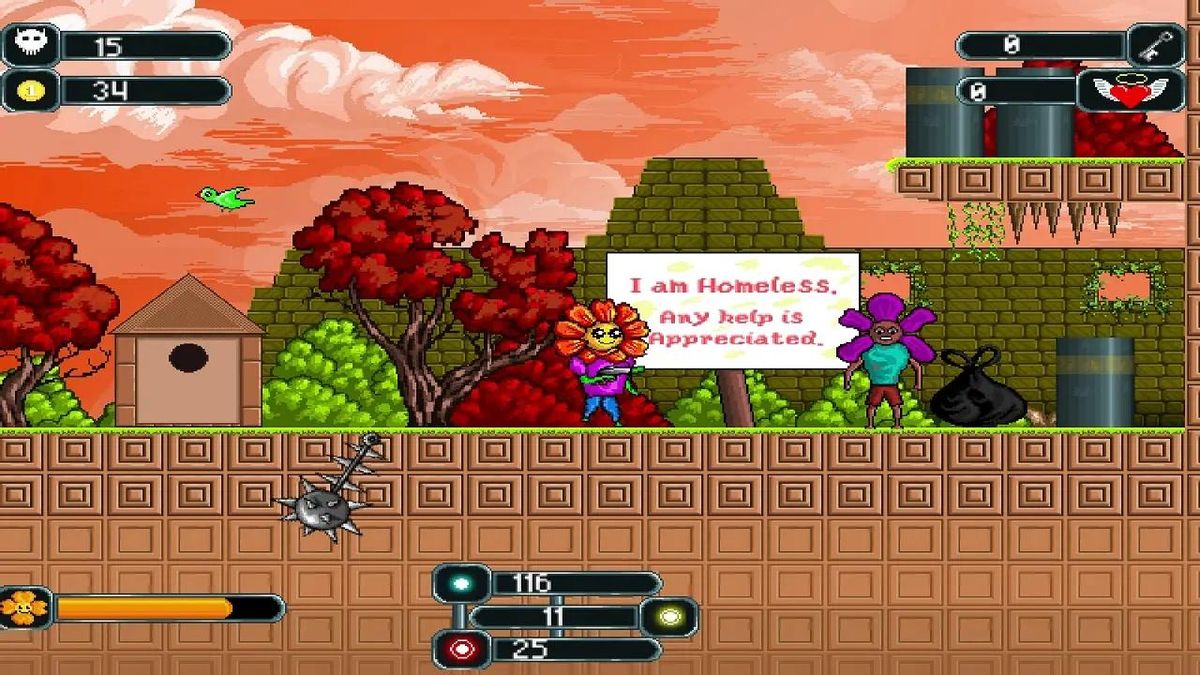
Task: Activate the red orb ammo icon
Action: (x=461, y=649)
